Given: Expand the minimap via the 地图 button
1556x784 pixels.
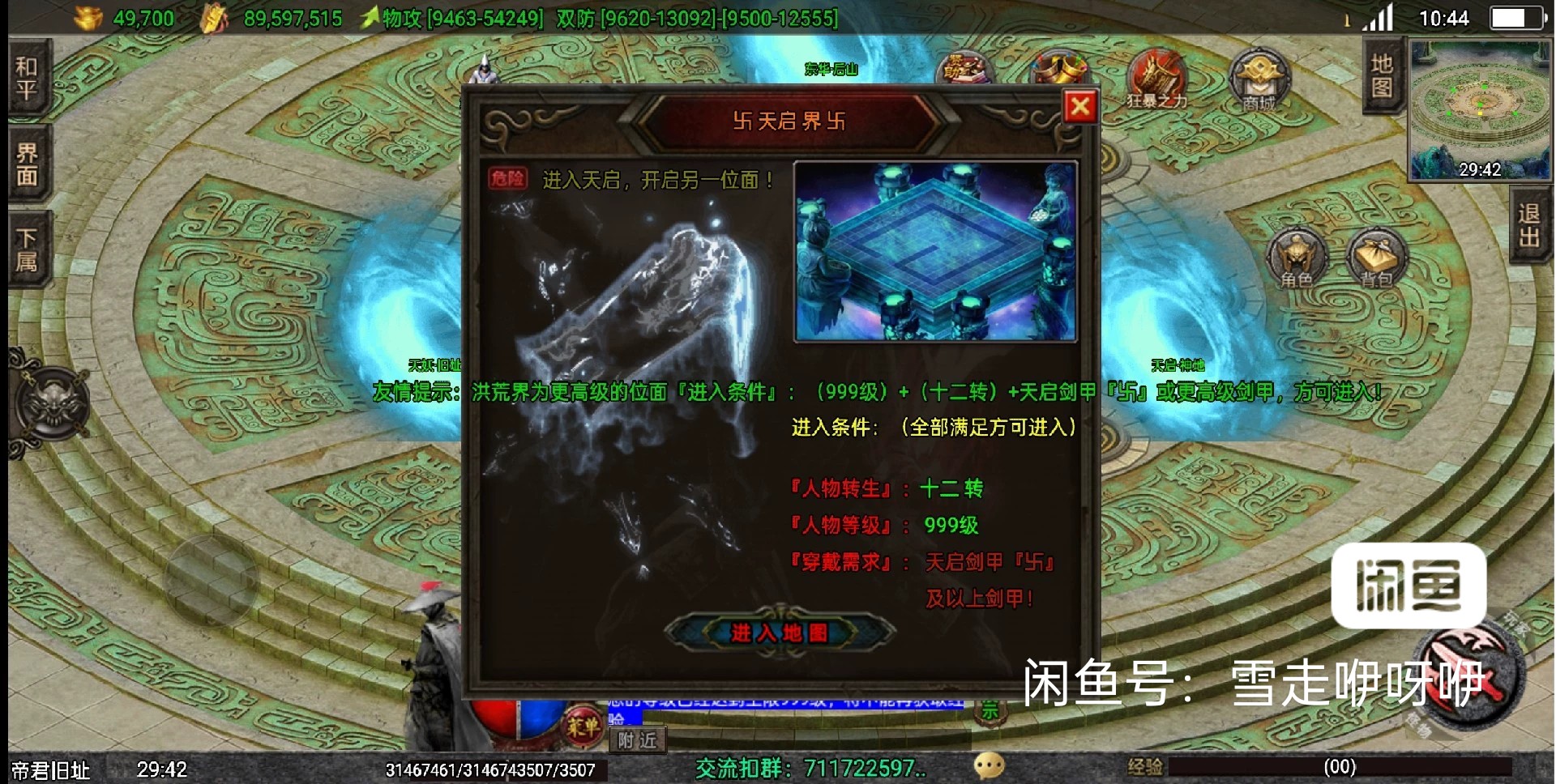Looking at the screenshot, I should tap(1383, 81).
